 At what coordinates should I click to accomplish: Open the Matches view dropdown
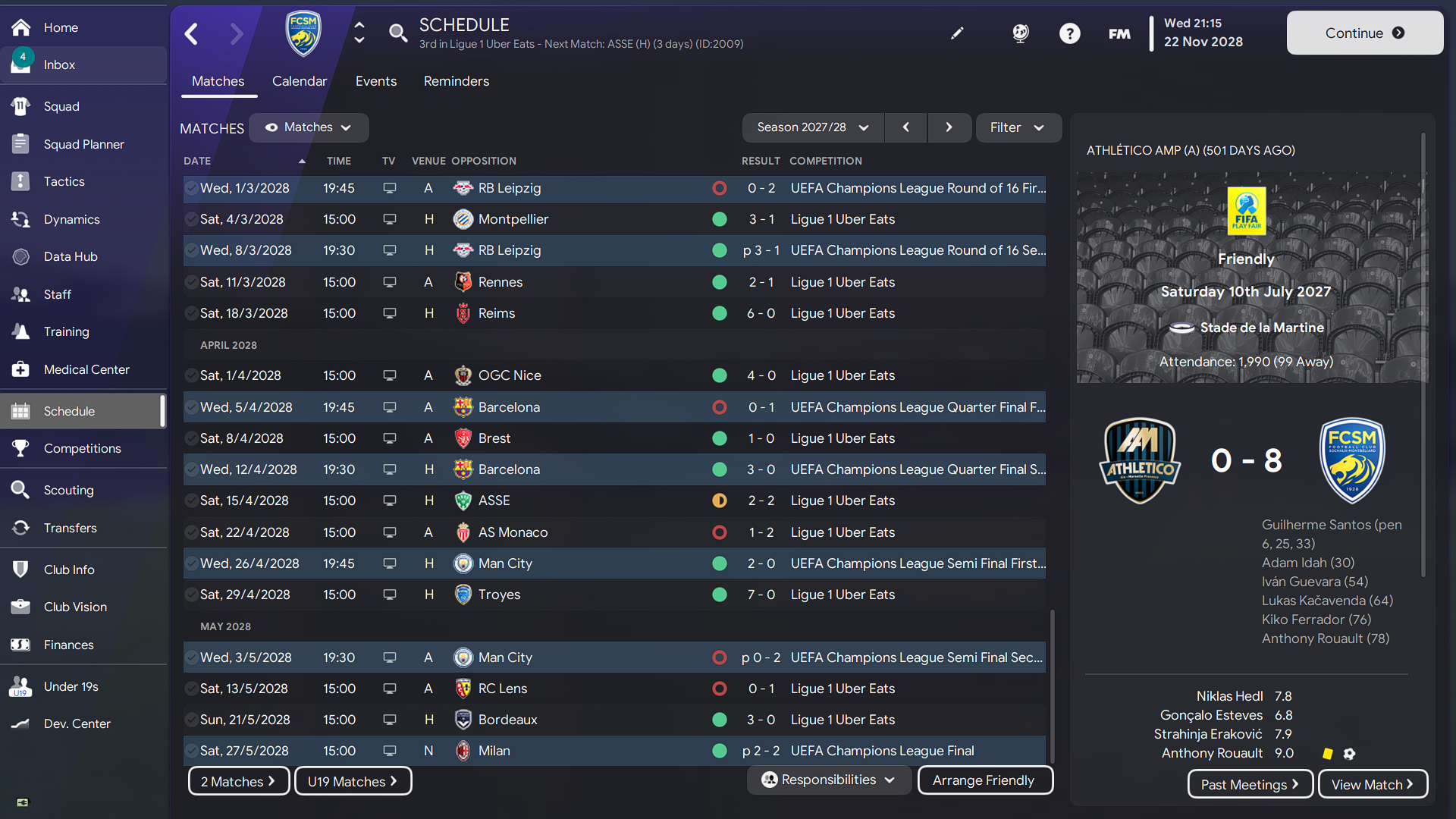tap(308, 127)
